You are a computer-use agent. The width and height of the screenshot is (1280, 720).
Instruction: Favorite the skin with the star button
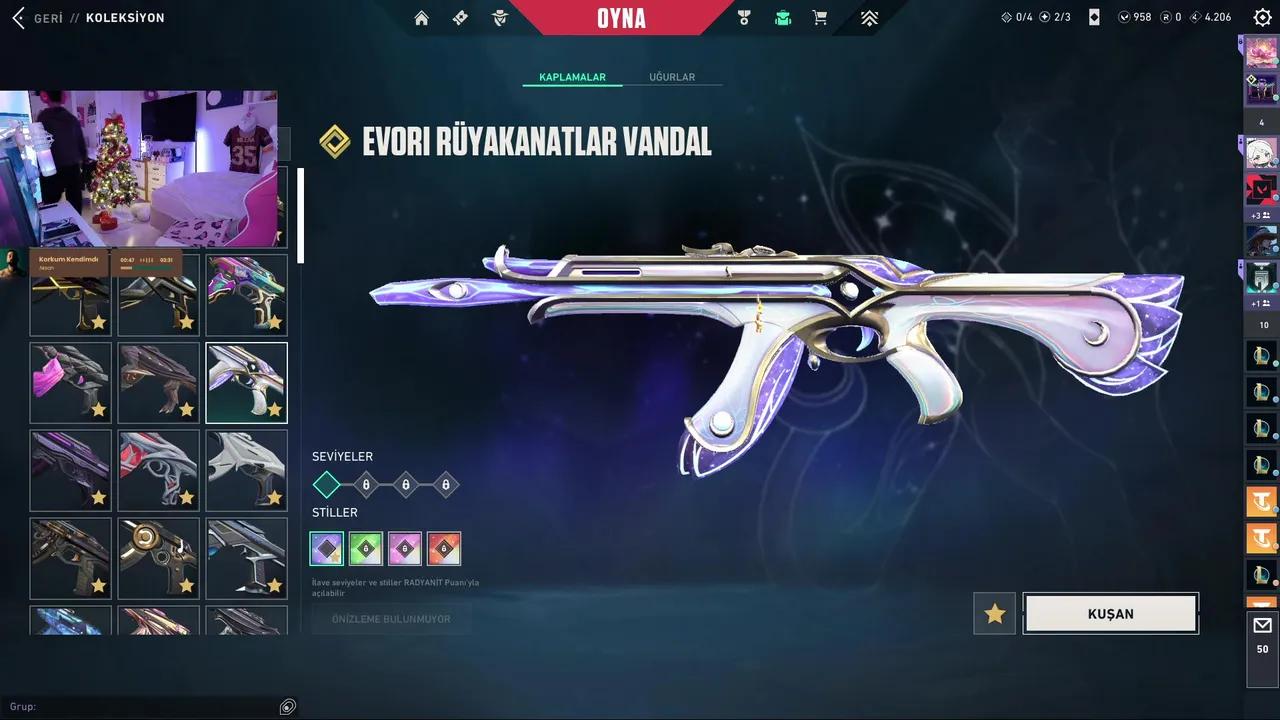(x=994, y=613)
